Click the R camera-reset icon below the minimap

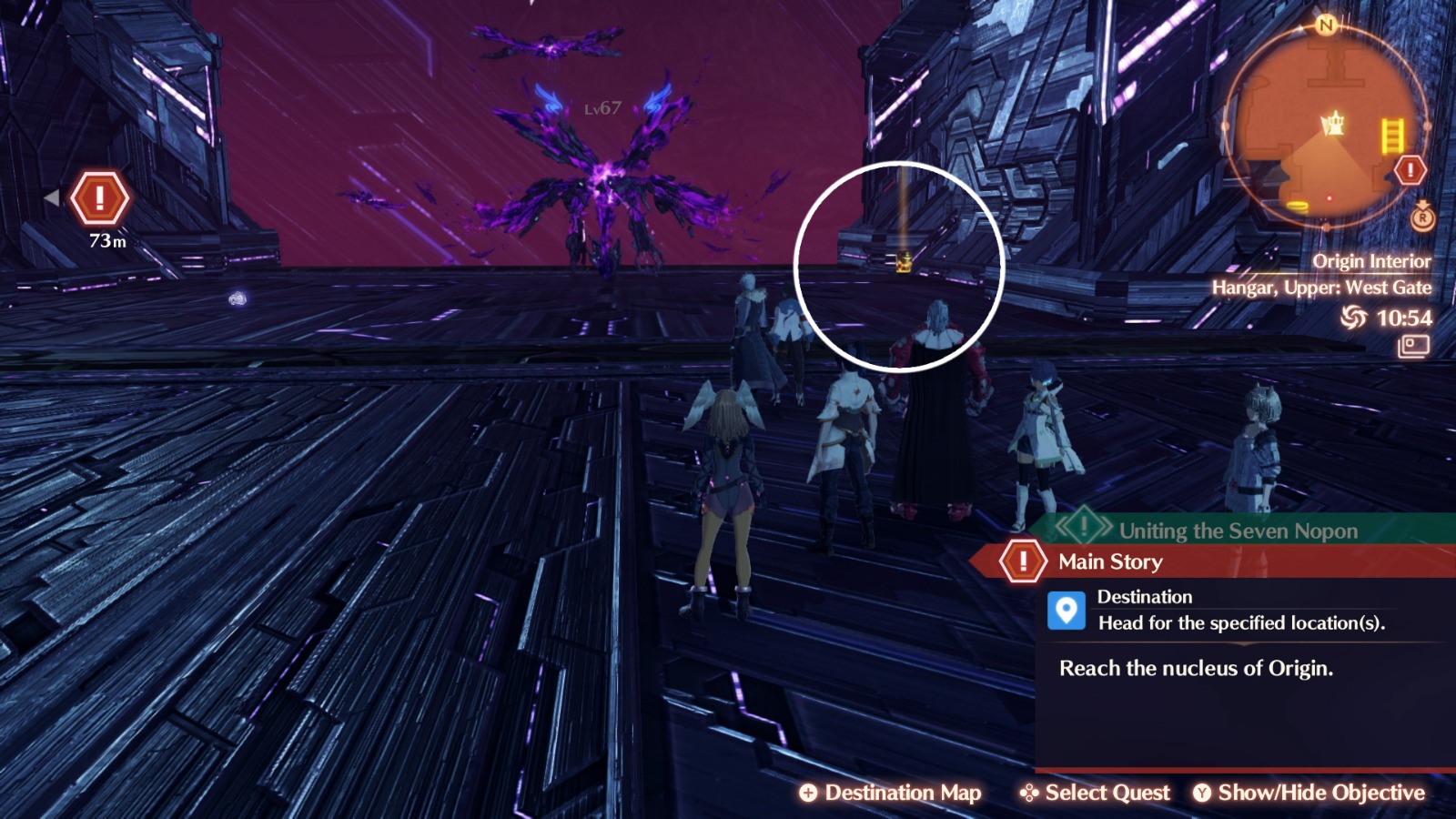point(1421,218)
